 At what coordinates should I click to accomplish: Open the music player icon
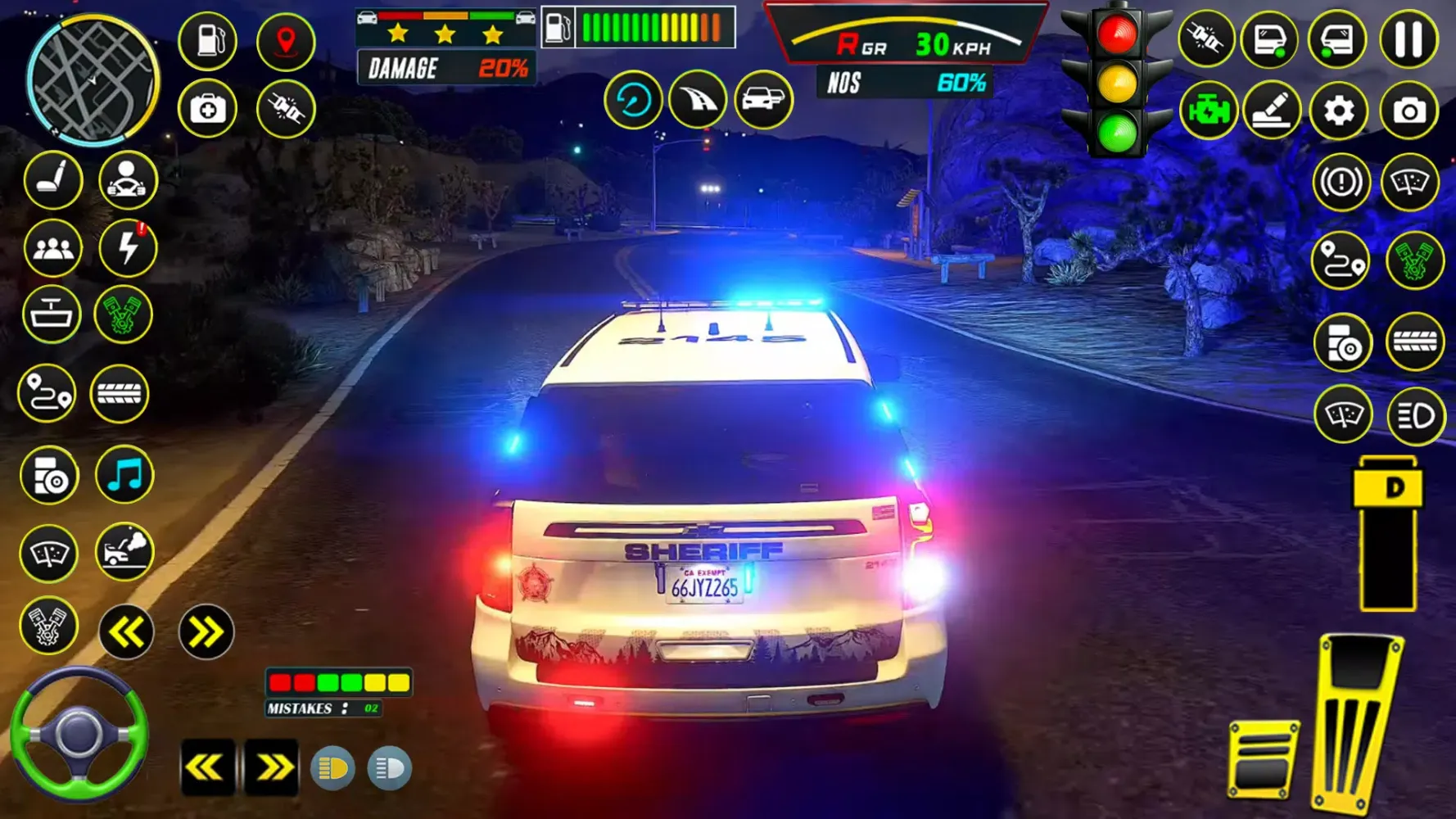(125, 476)
